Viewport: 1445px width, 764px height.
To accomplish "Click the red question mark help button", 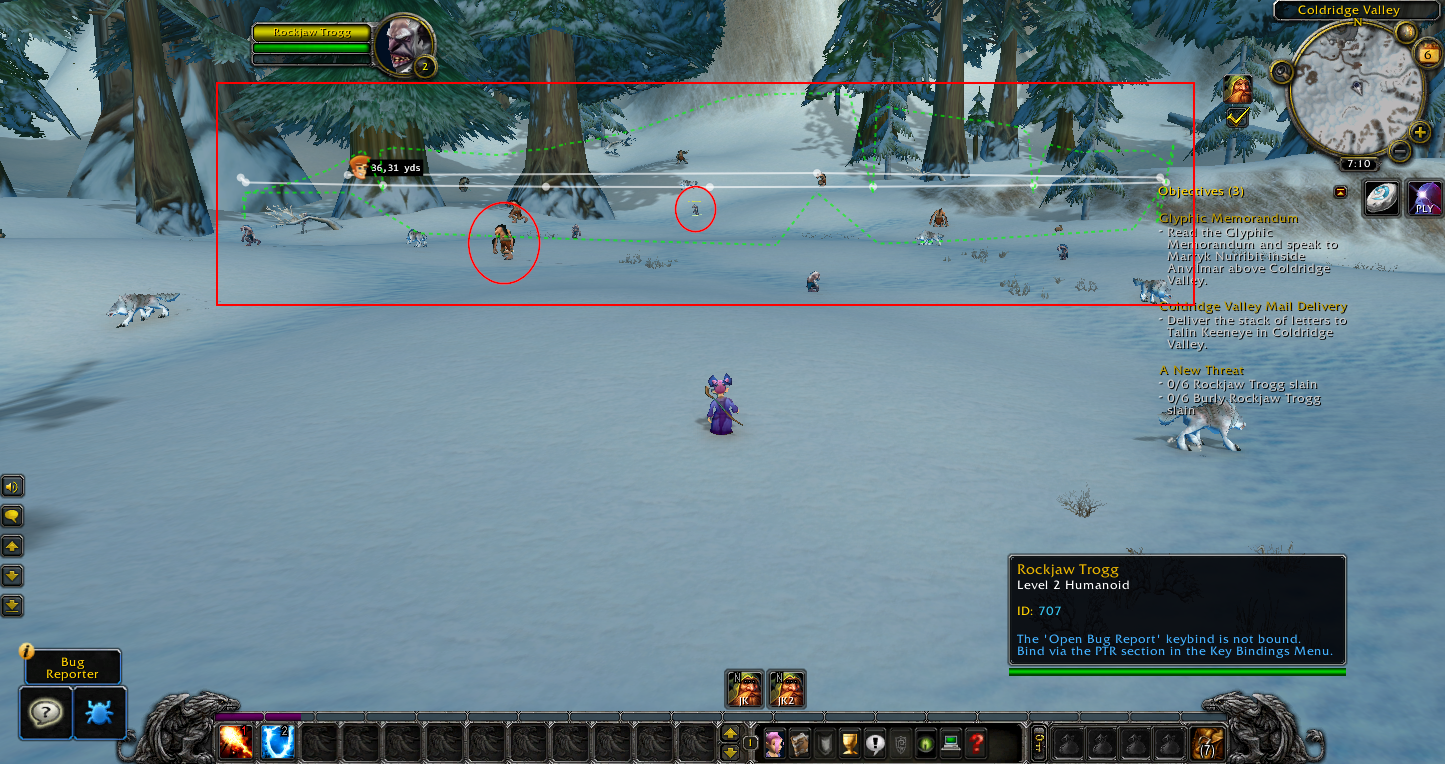I will (x=977, y=744).
